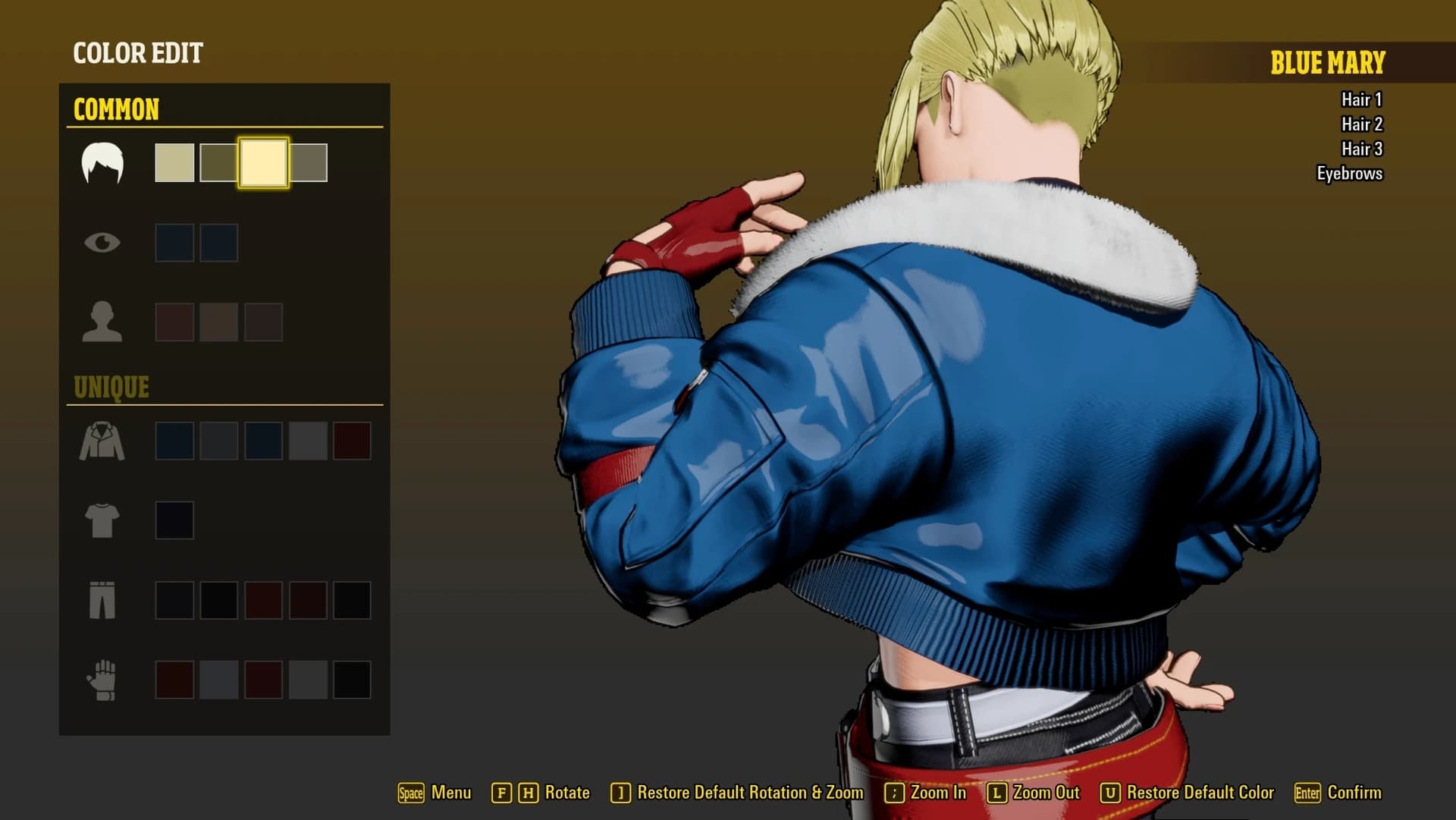The height and width of the screenshot is (820, 1456).
Task: Select the single t-shirt color swatch
Action: click(x=174, y=520)
